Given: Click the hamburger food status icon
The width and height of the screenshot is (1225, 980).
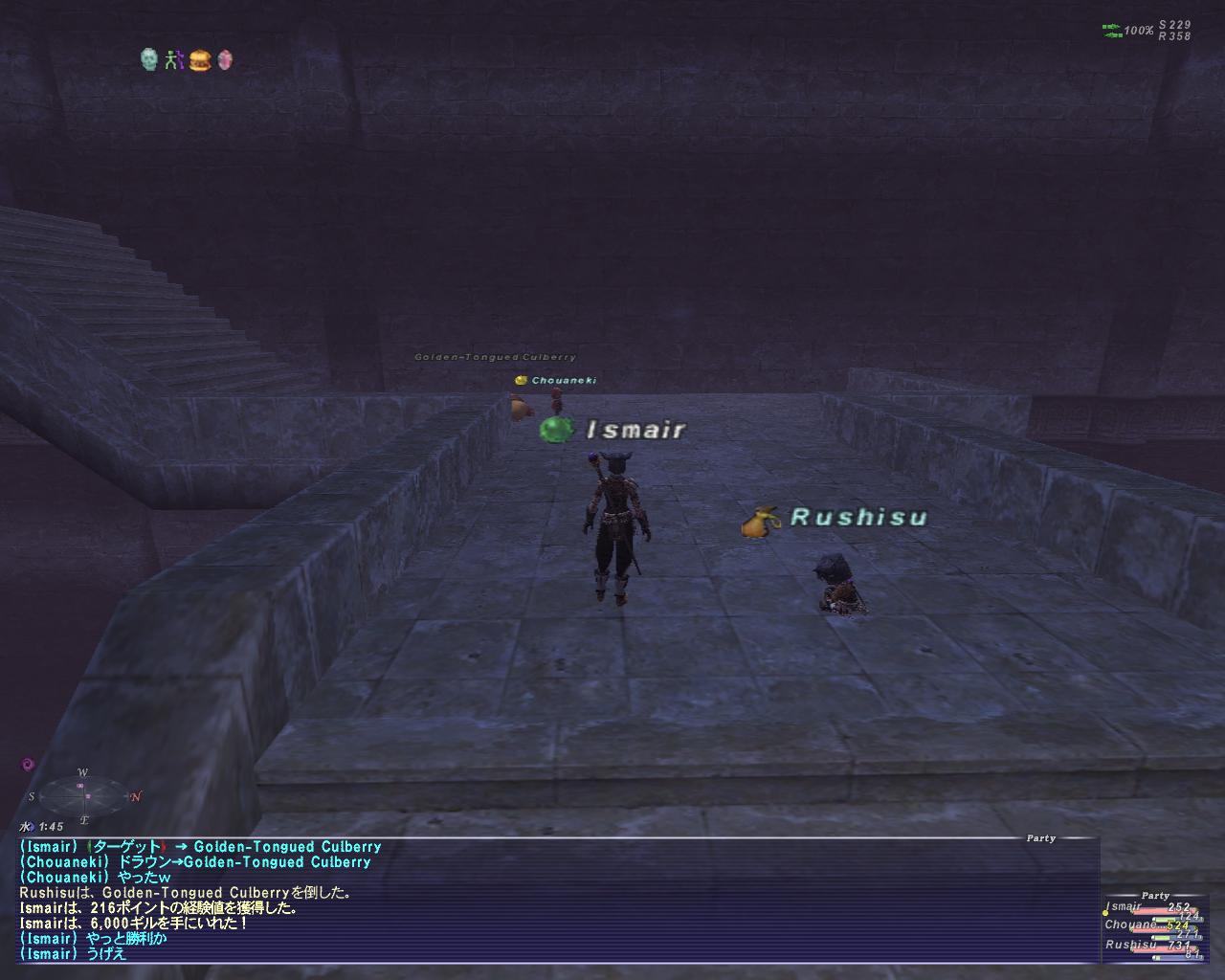Looking at the screenshot, I should (x=199, y=60).
